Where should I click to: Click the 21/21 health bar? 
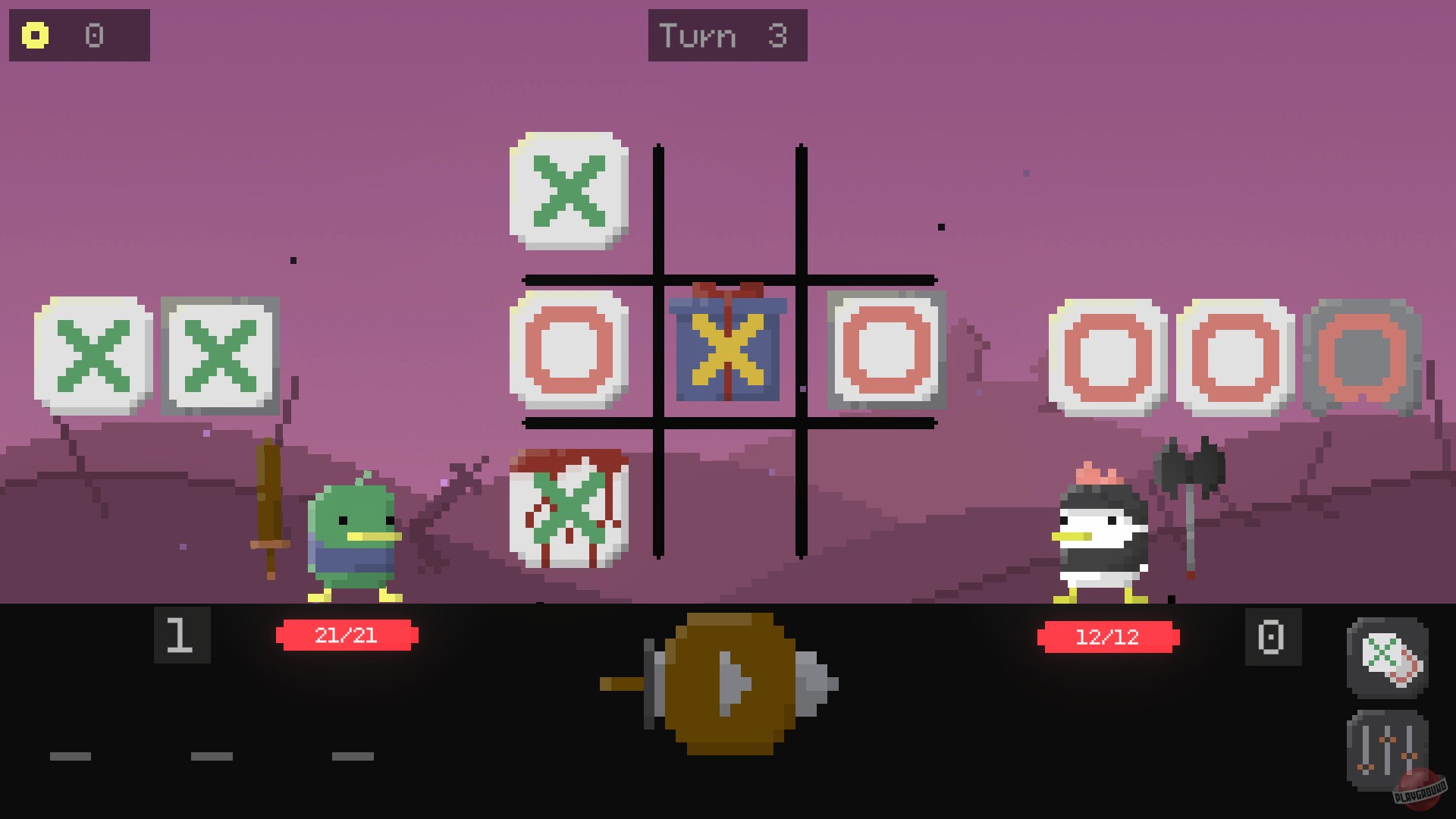click(x=347, y=637)
